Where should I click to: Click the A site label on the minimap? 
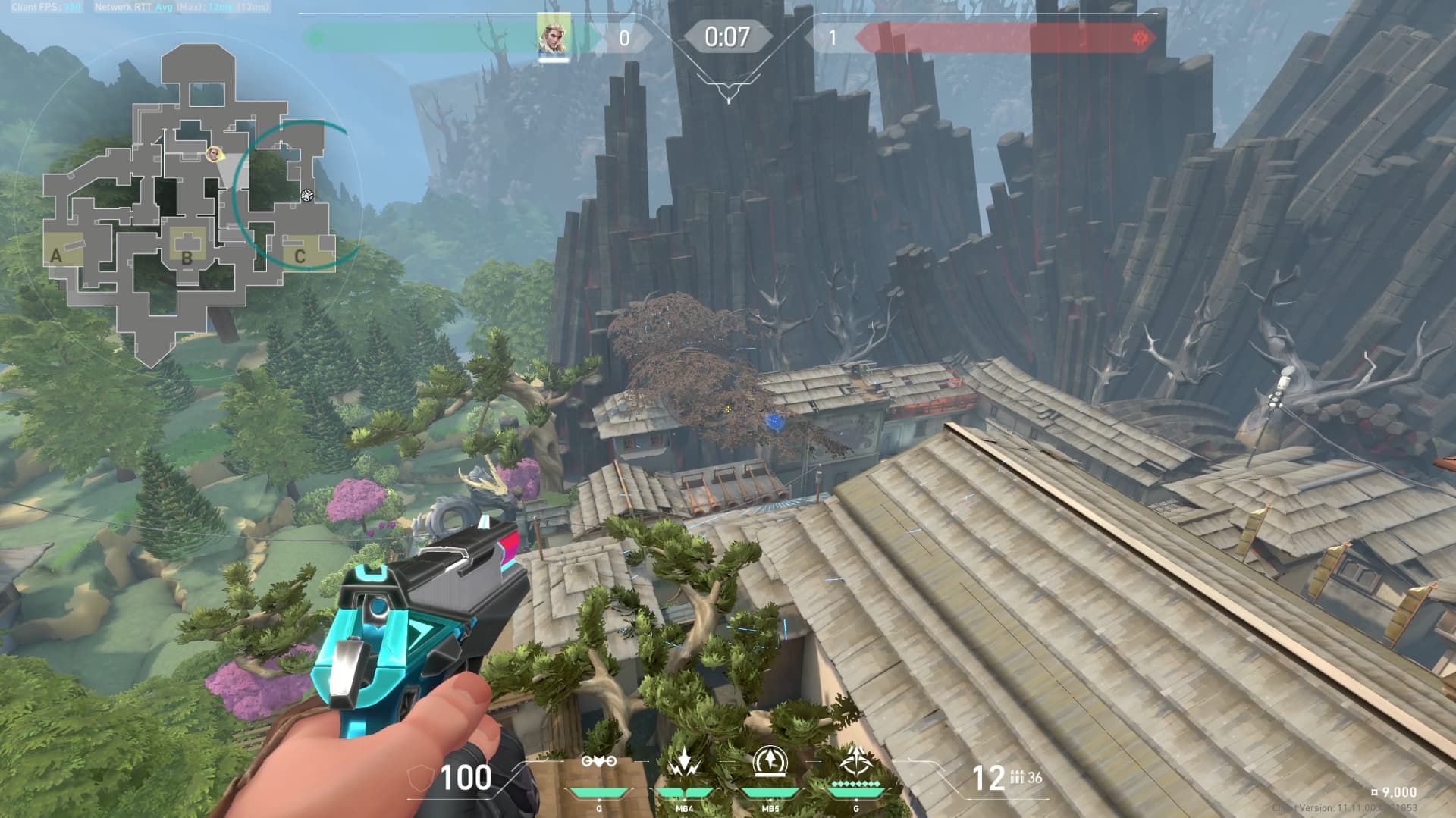(56, 255)
